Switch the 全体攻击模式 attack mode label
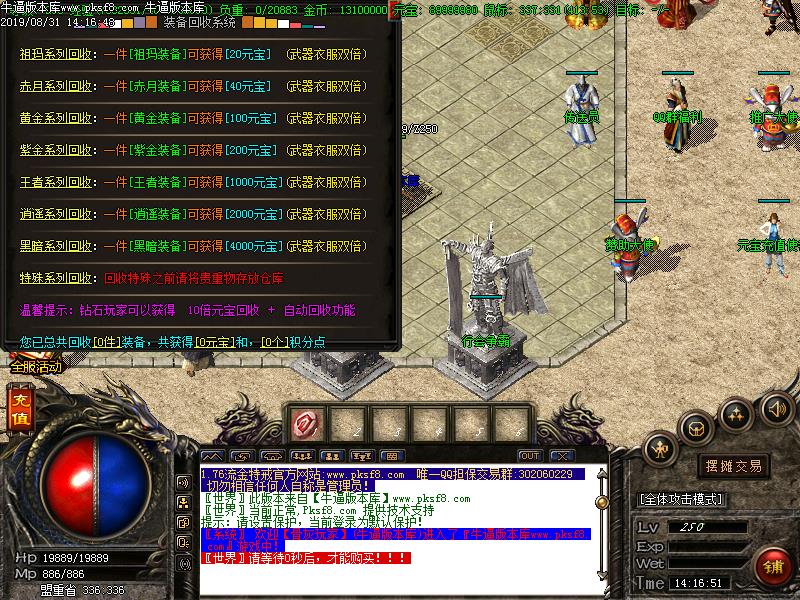This screenshot has width=800, height=600. (682, 499)
